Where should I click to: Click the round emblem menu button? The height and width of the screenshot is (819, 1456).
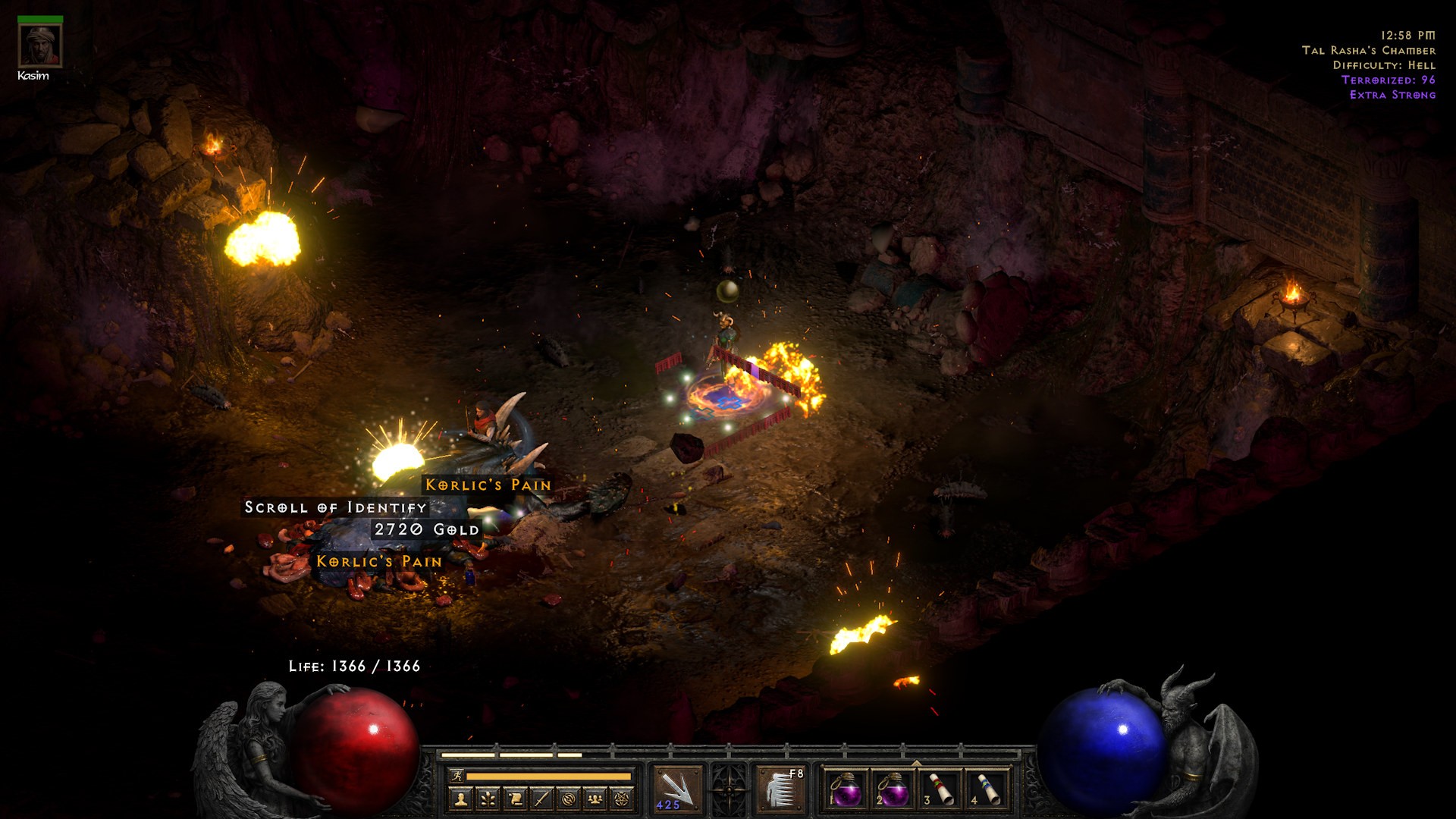point(569,799)
